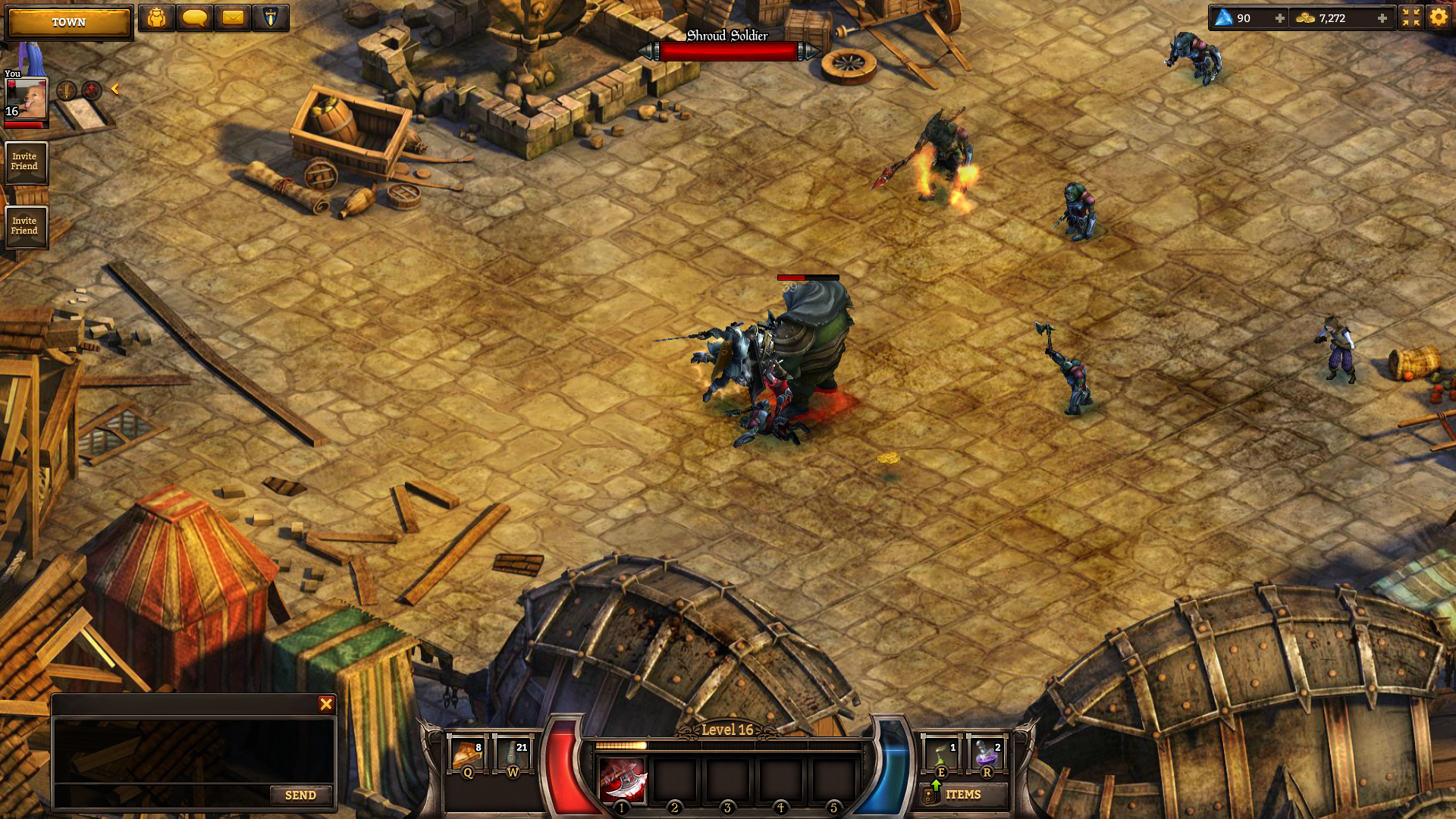Add more gold coins with the plus
The width and height of the screenshot is (1456, 819).
tap(1382, 18)
